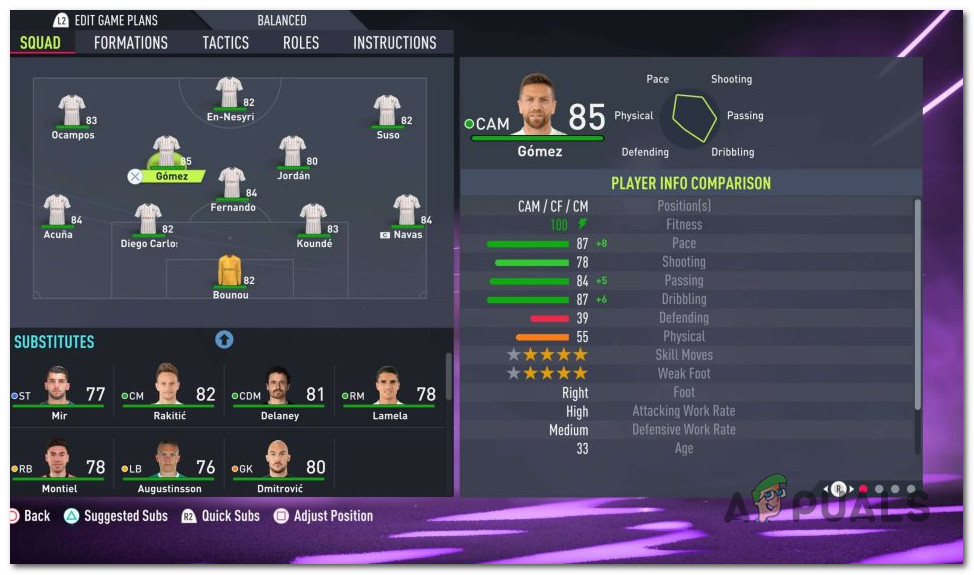Pick goalkeeper Bounou
Image resolution: width=974 pixels, height=575 pixels.
tap(230, 274)
